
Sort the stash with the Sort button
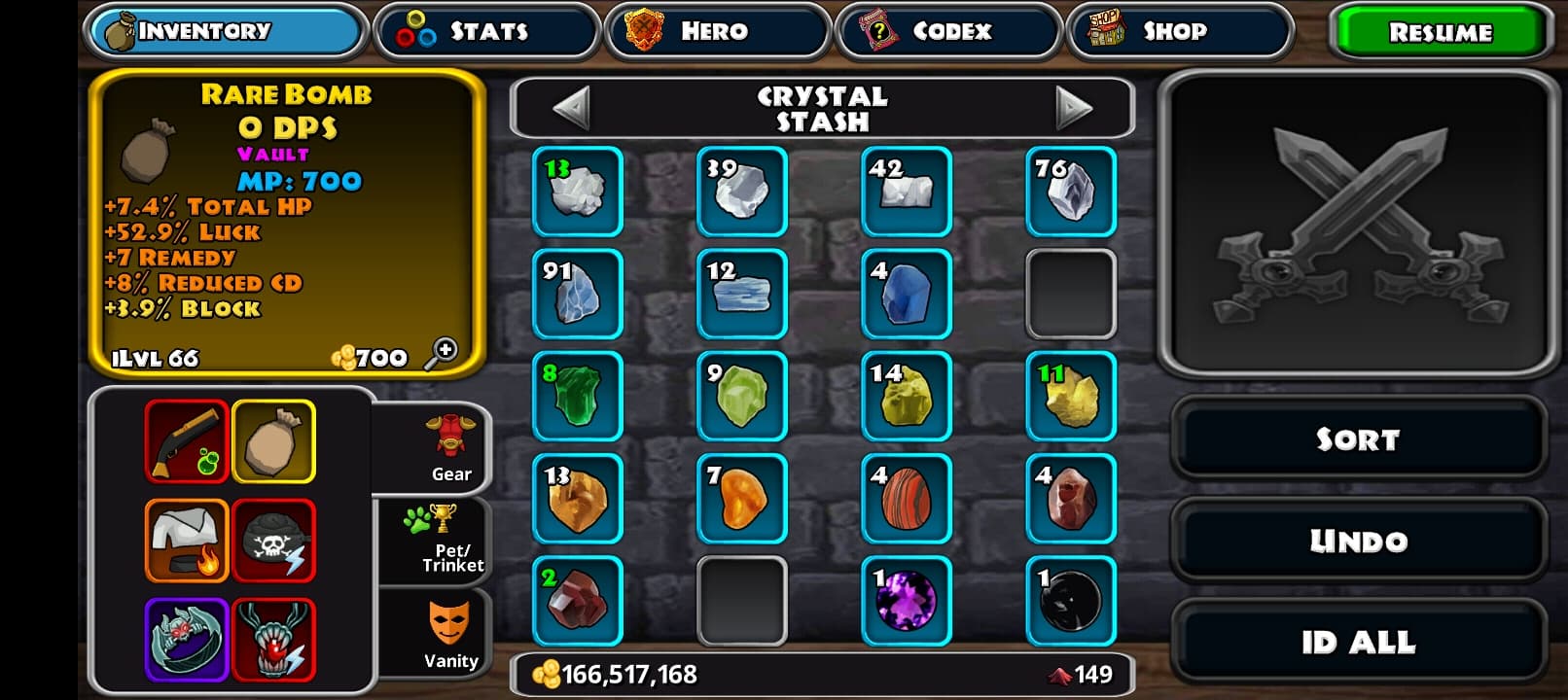coord(1358,439)
